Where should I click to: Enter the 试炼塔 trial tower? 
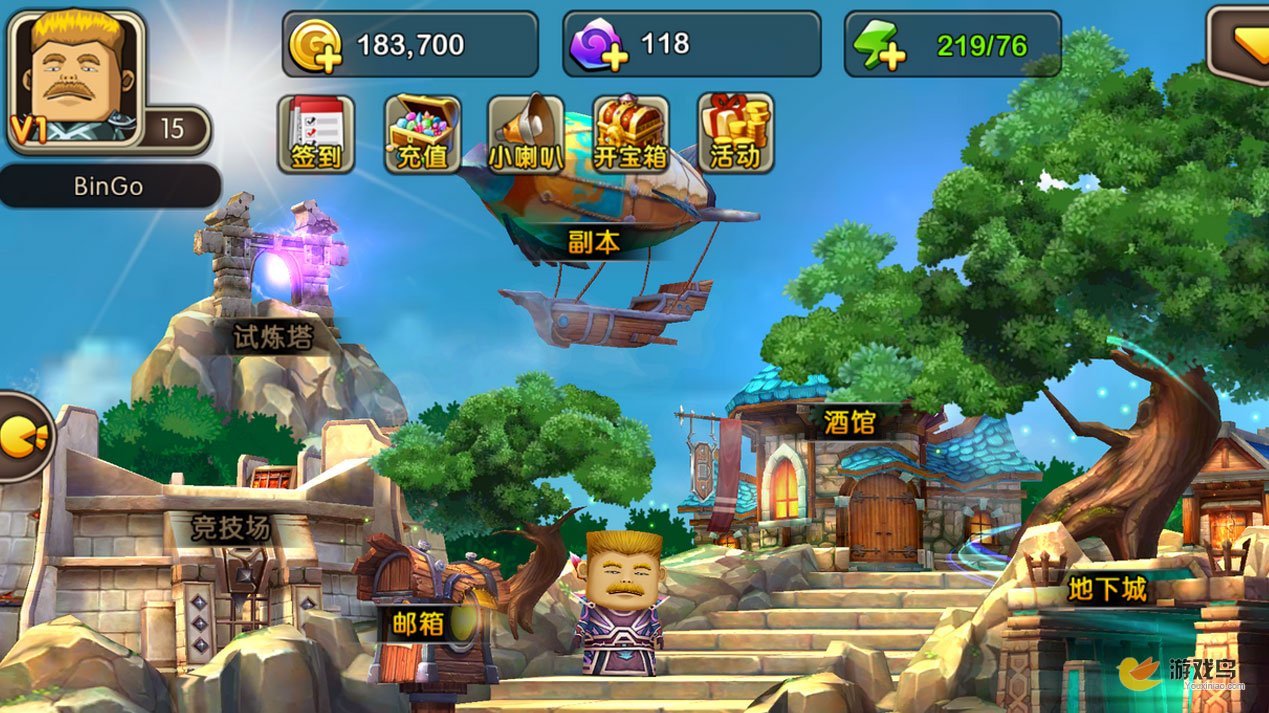coord(272,290)
